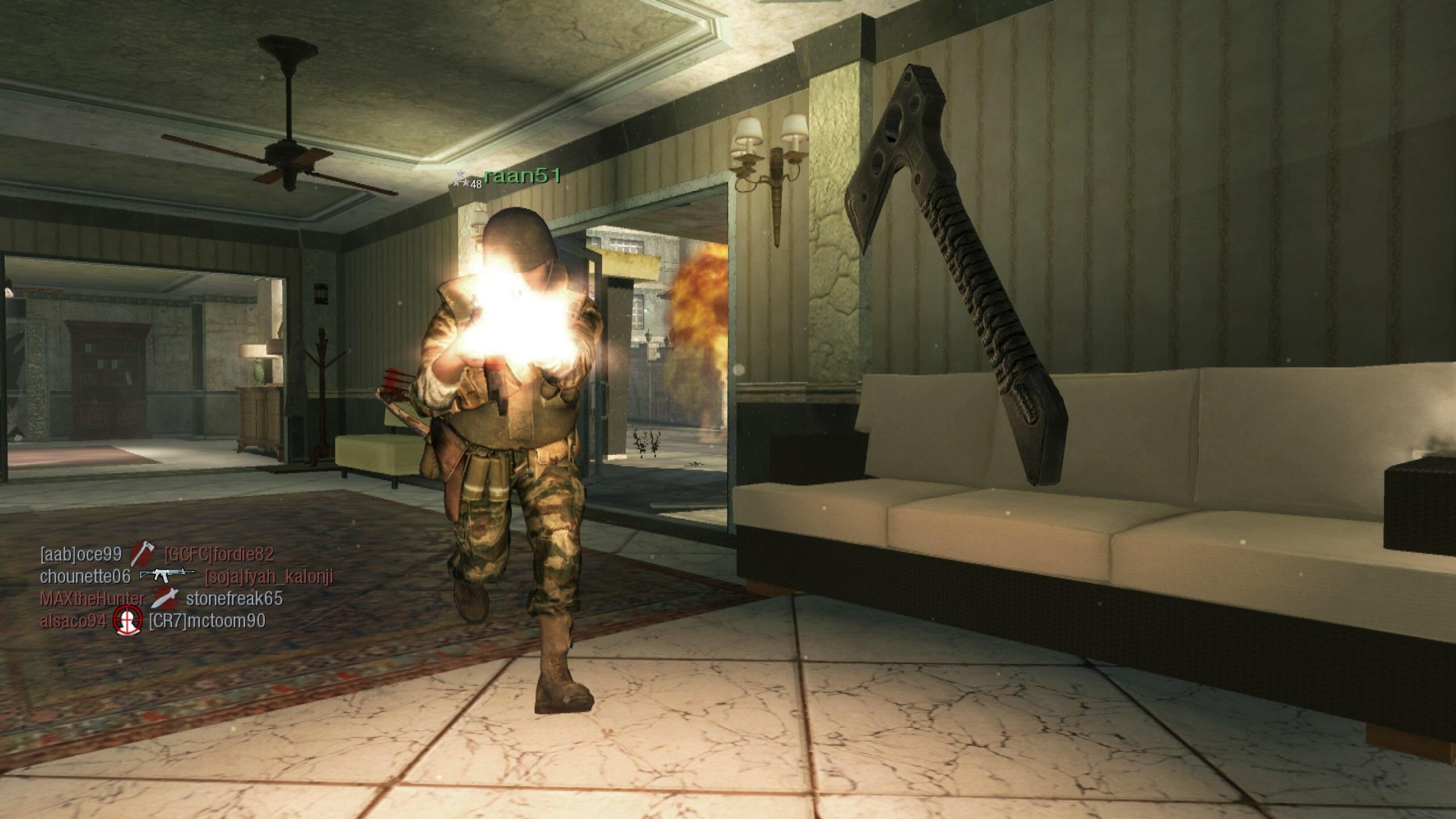Click the rank stars emblem beside raan51

click(462, 180)
